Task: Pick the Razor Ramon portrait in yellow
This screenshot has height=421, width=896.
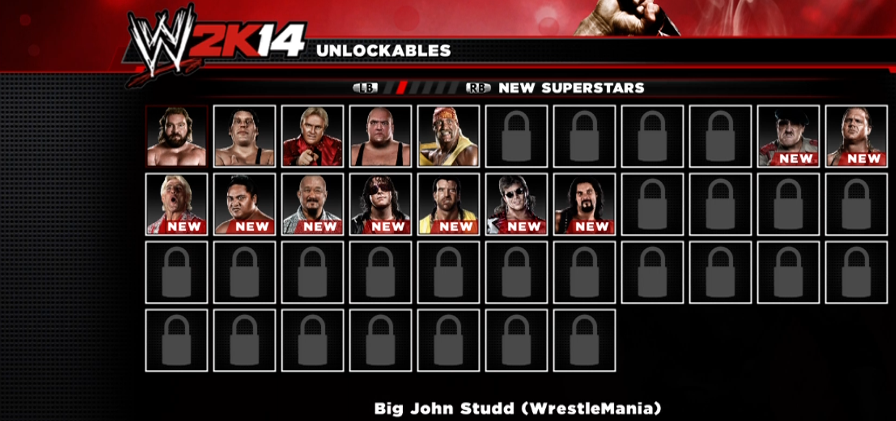Action: [x=448, y=204]
